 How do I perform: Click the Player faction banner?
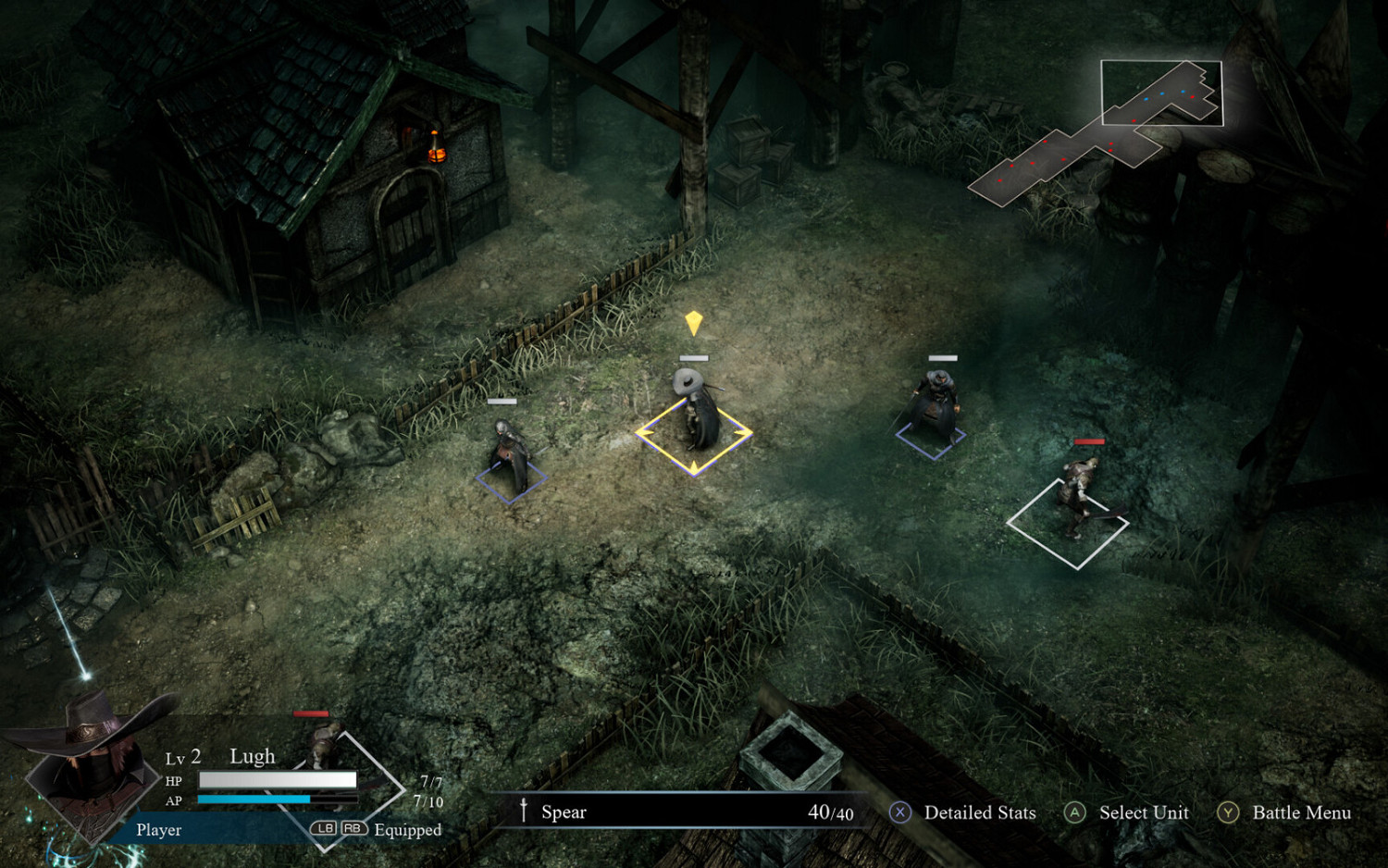157,830
